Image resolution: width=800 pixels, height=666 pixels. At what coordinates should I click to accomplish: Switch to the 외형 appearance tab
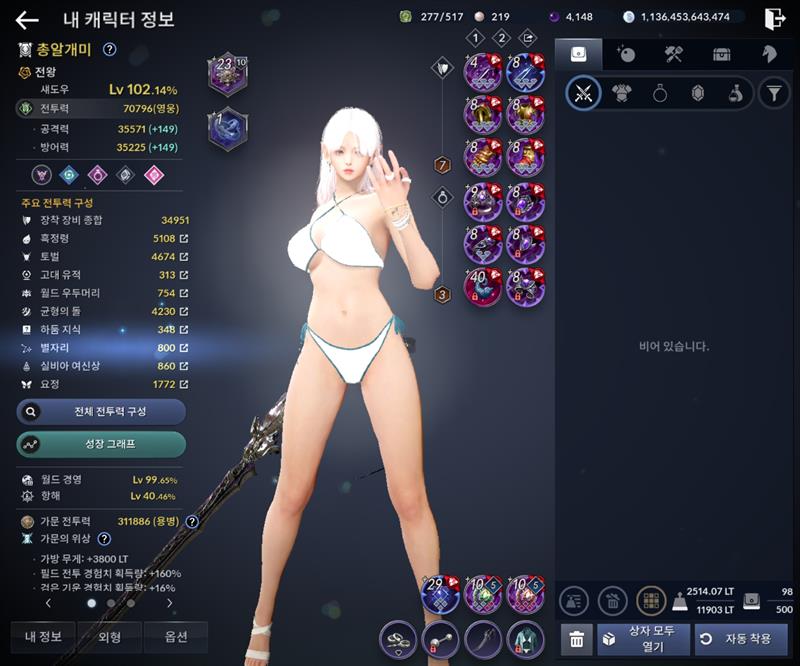point(108,637)
